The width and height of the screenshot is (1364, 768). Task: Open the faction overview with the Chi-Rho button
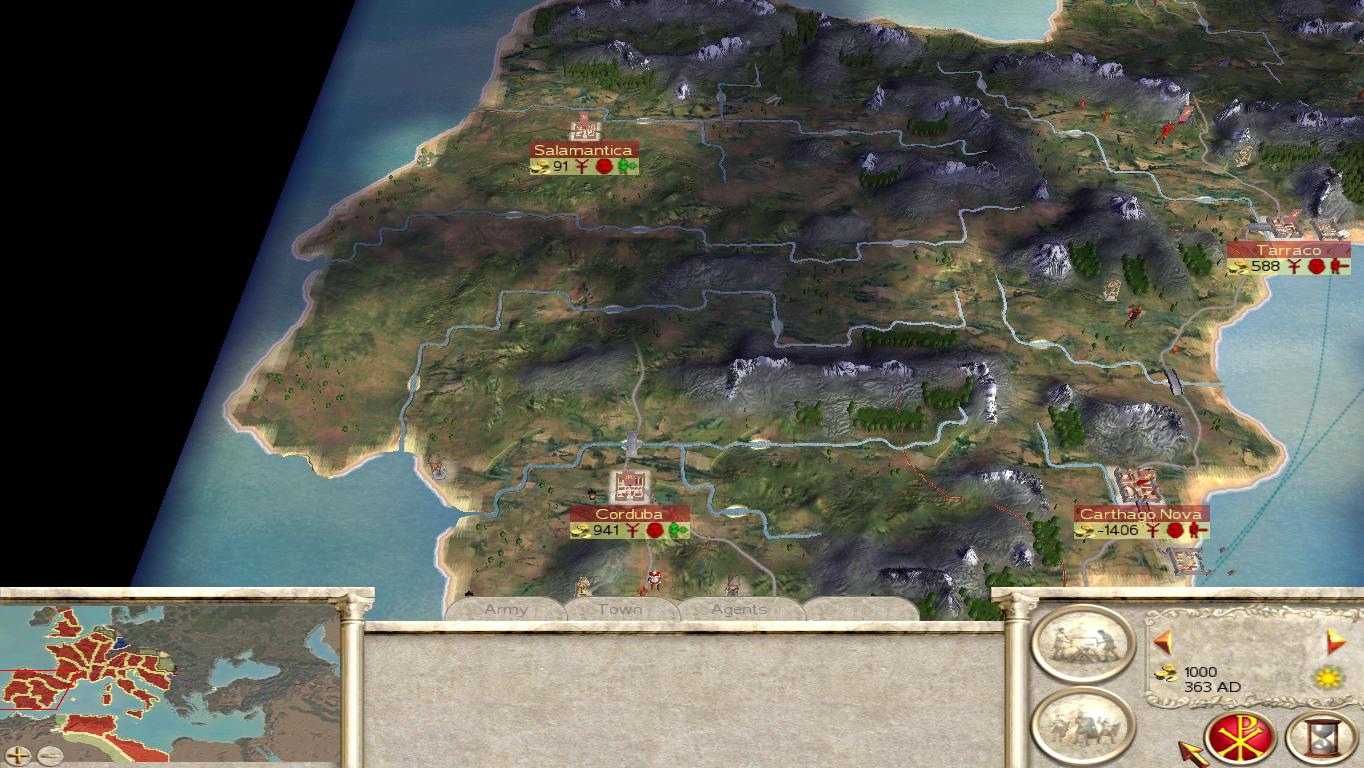point(1240,739)
